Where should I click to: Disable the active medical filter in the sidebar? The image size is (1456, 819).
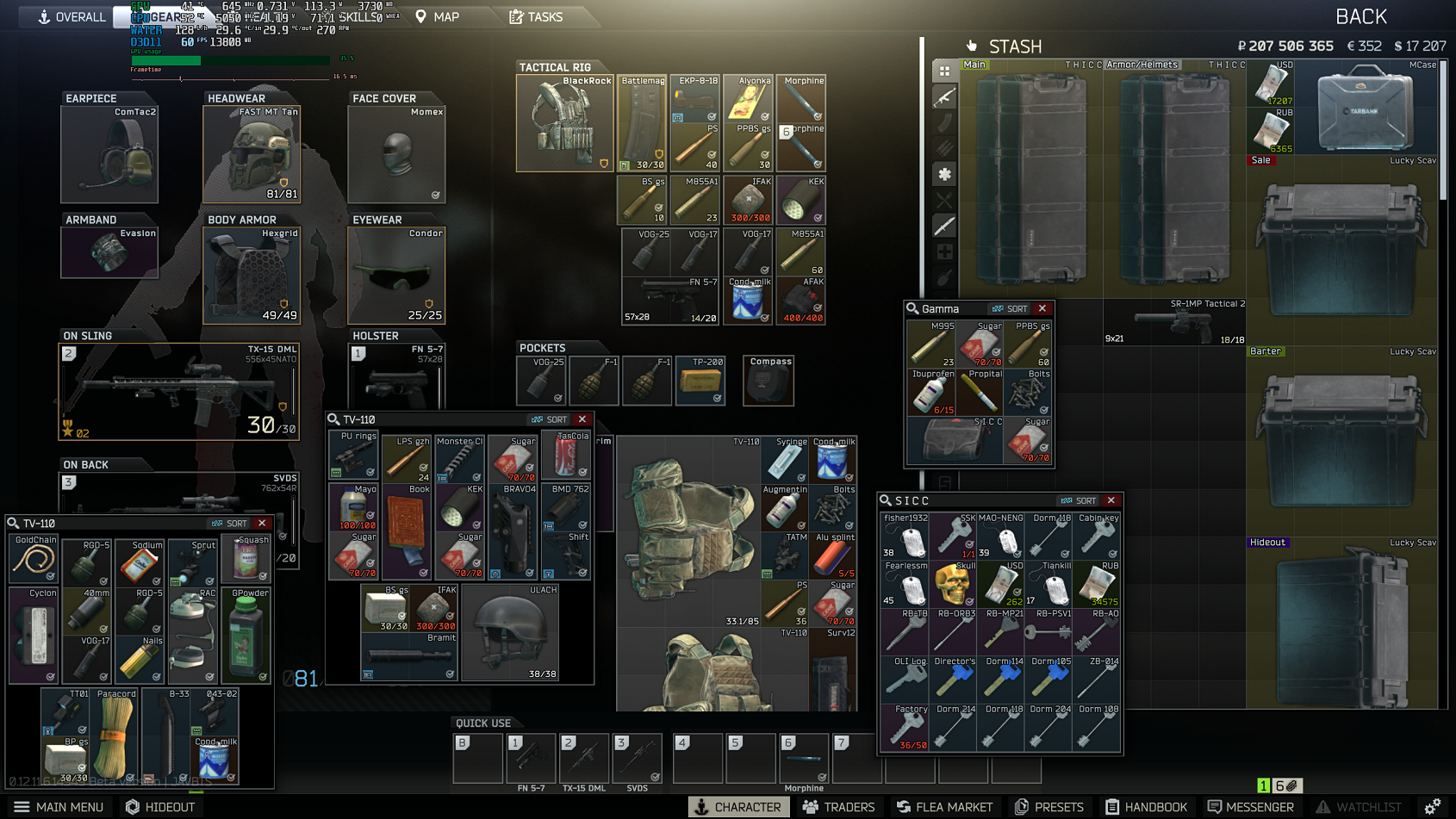point(944,174)
